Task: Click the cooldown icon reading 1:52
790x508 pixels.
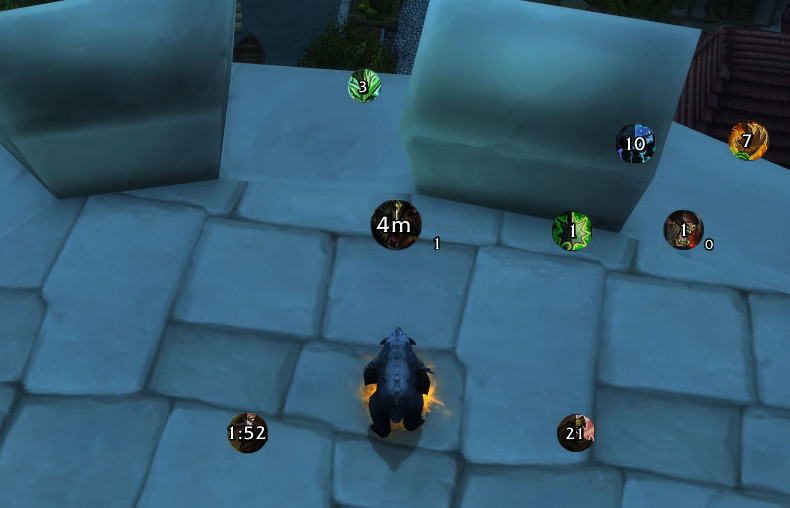Action: click(x=247, y=433)
